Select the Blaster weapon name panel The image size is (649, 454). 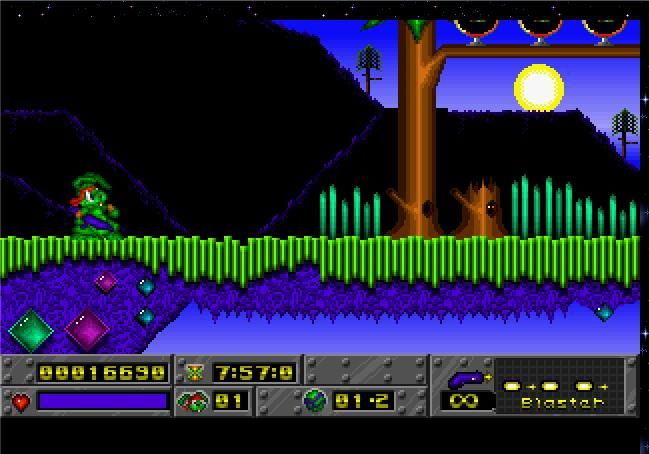tap(565, 402)
